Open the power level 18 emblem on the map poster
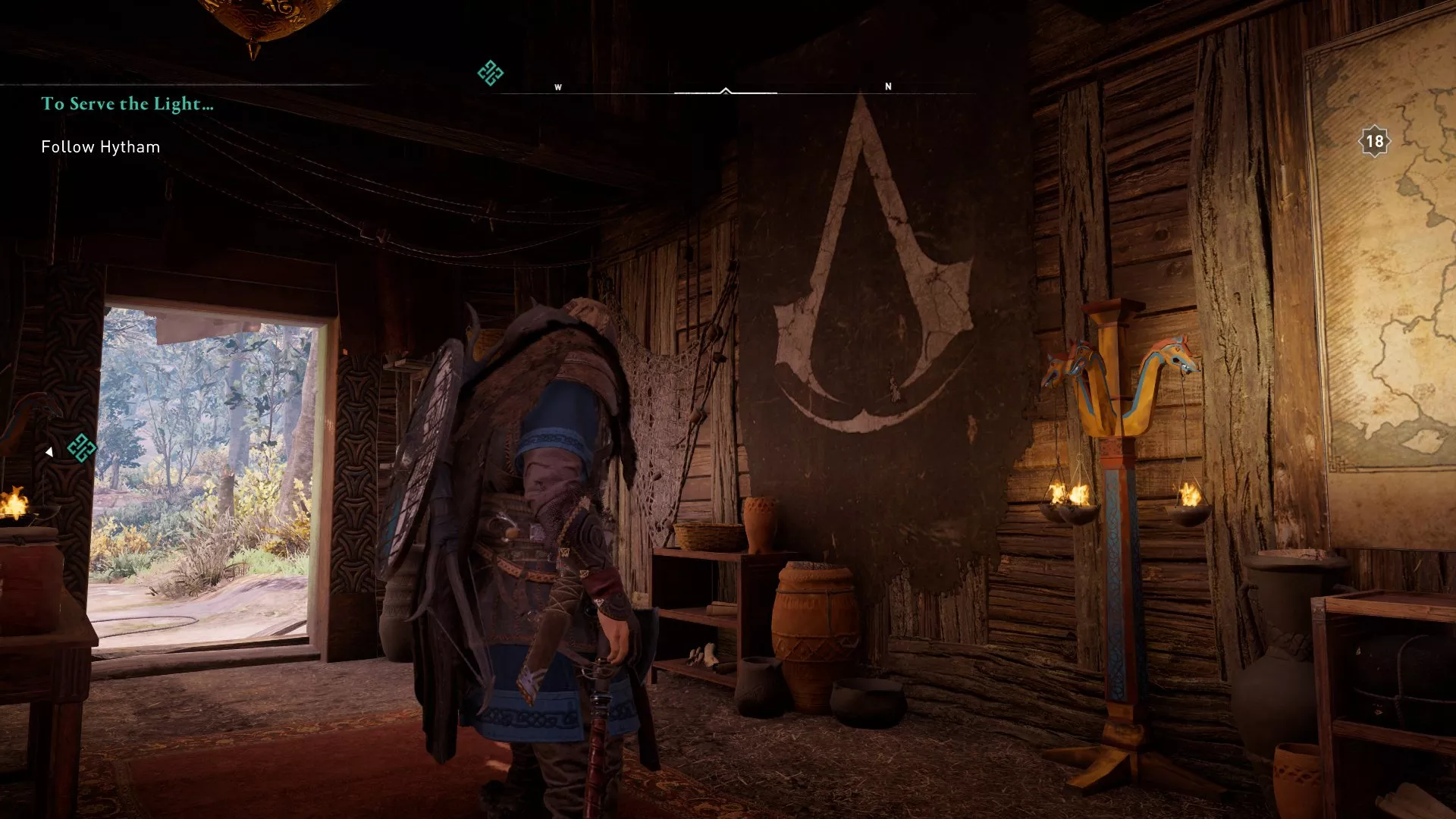This screenshot has width=1456, height=819. pos(1374,139)
